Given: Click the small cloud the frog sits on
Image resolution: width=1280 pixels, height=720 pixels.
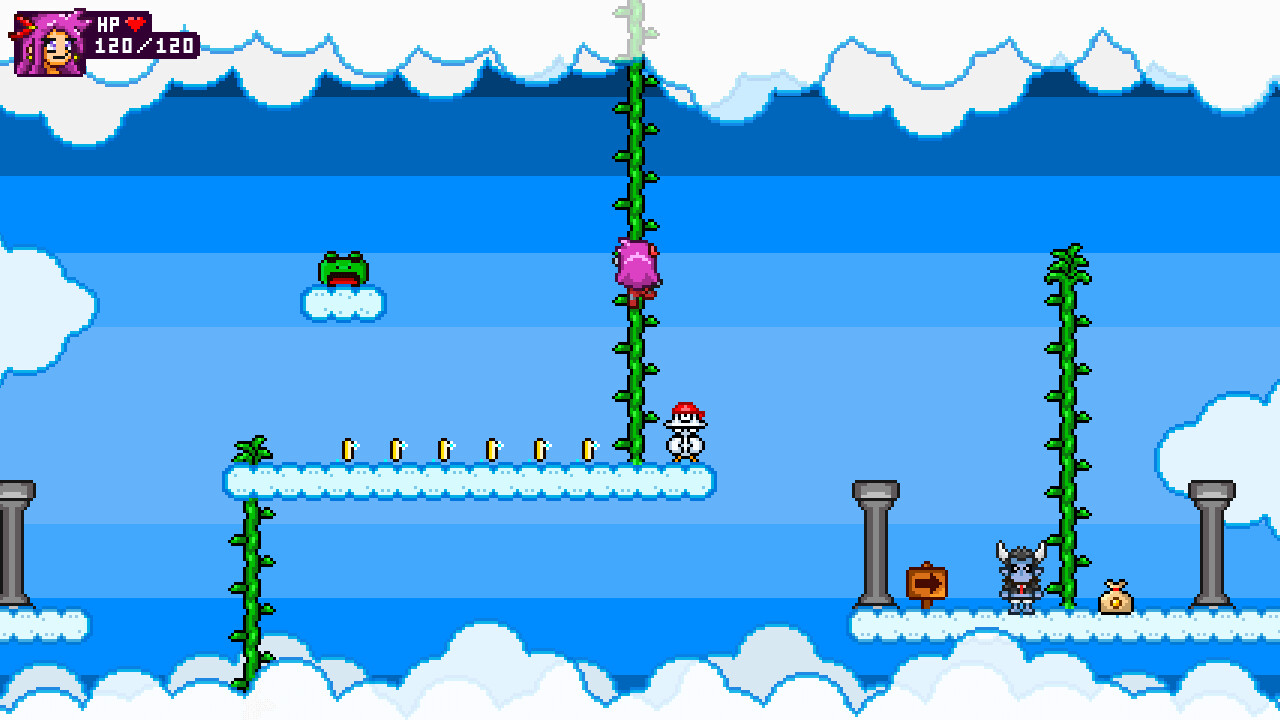Looking at the screenshot, I should [345, 305].
